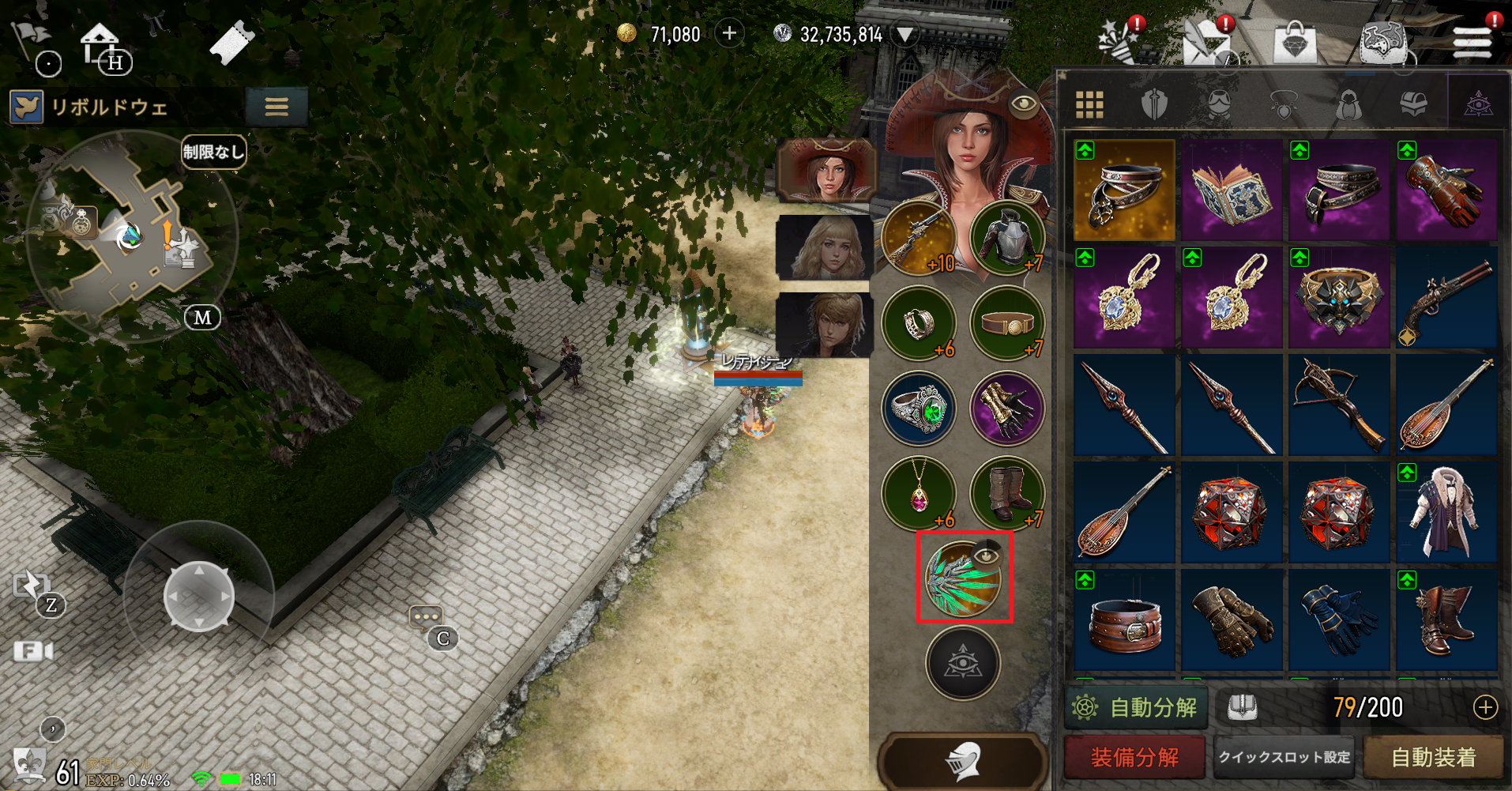Open クイックスロット設定 quick slot settings
The width and height of the screenshot is (1512, 791).
click(x=1284, y=758)
